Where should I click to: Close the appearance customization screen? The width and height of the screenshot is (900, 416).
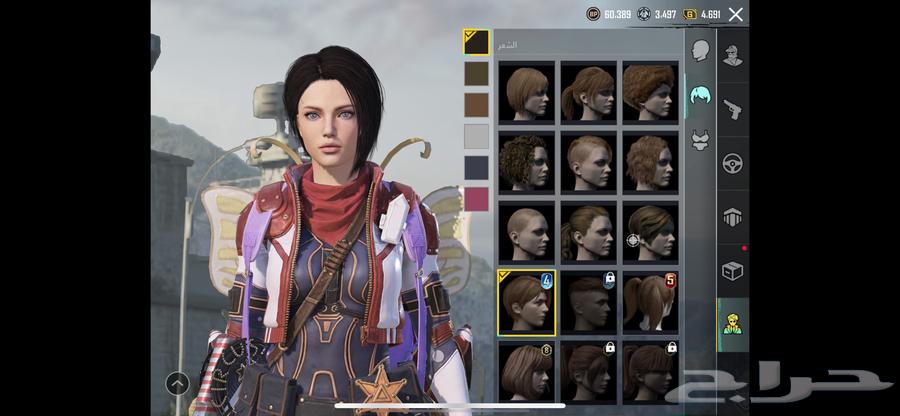click(x=736, y=14)
